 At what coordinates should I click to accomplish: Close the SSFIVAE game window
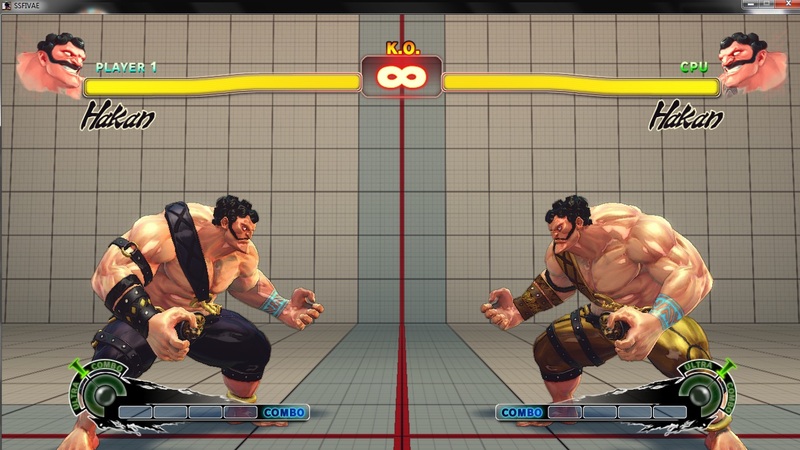click(786, 5)
